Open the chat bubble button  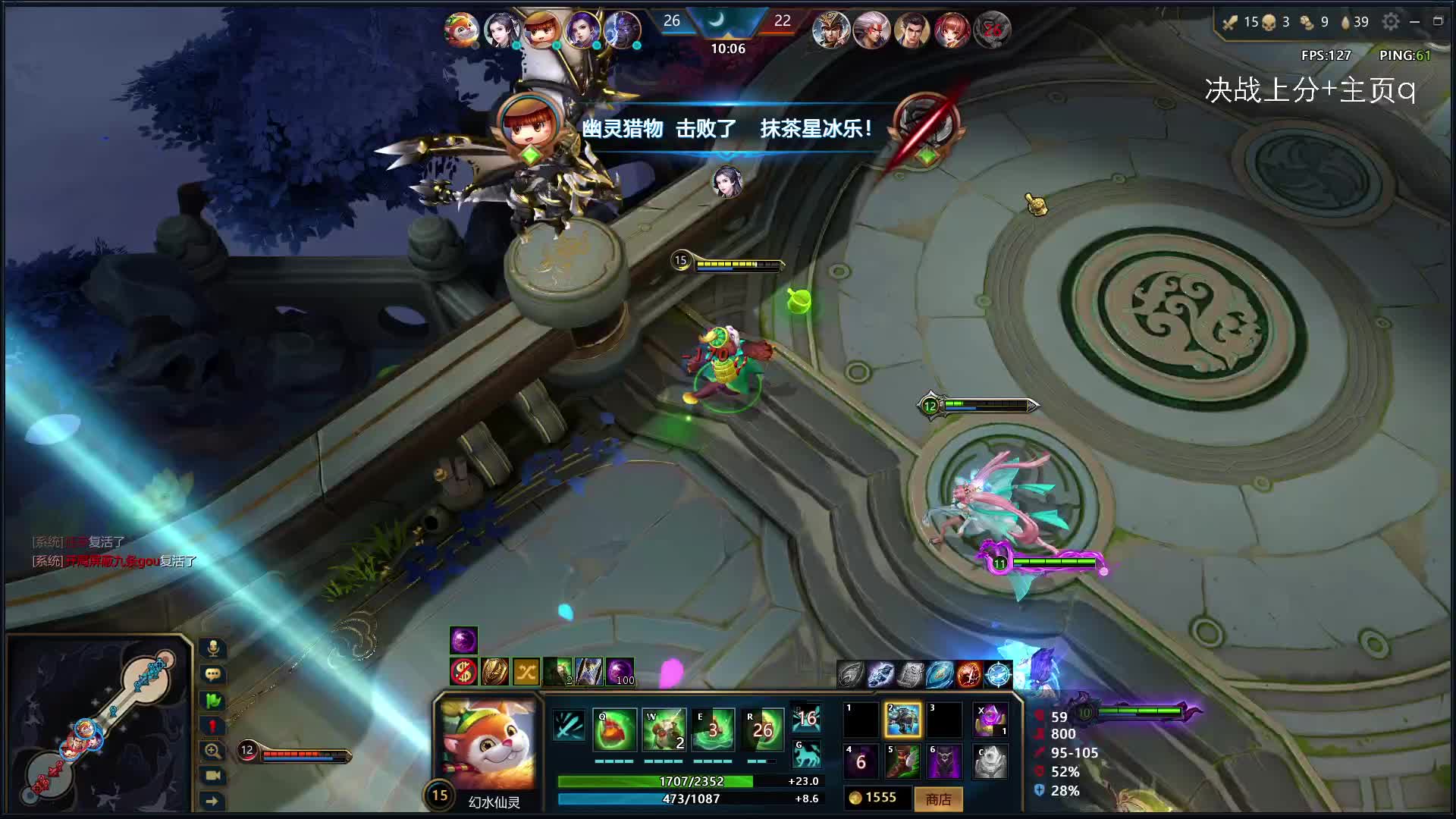(x=213, y=673)
